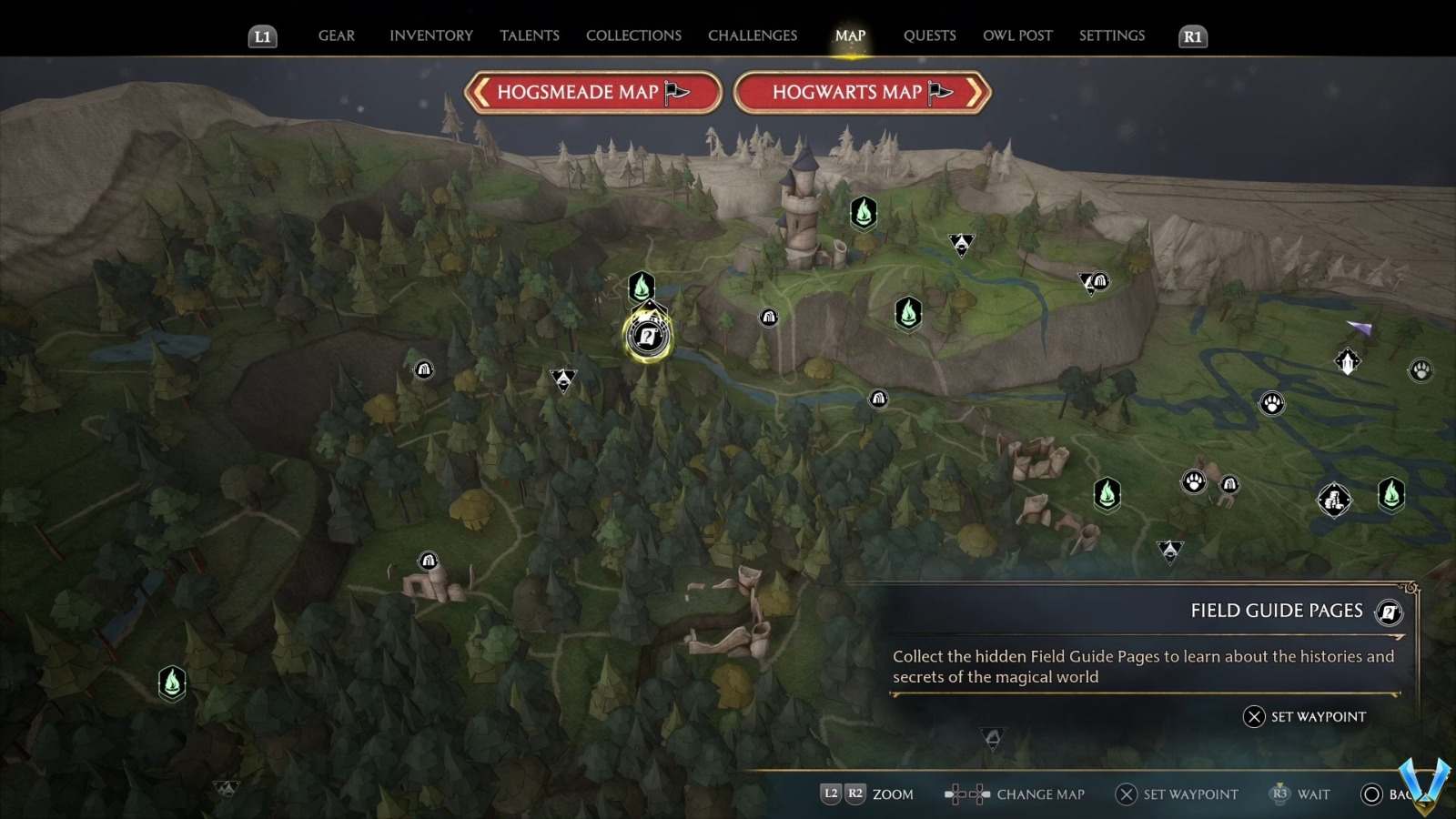Select the treasure vault coin-stack marker
The width and height of the screenshot is (1456, 819).
click(1335, 500)
